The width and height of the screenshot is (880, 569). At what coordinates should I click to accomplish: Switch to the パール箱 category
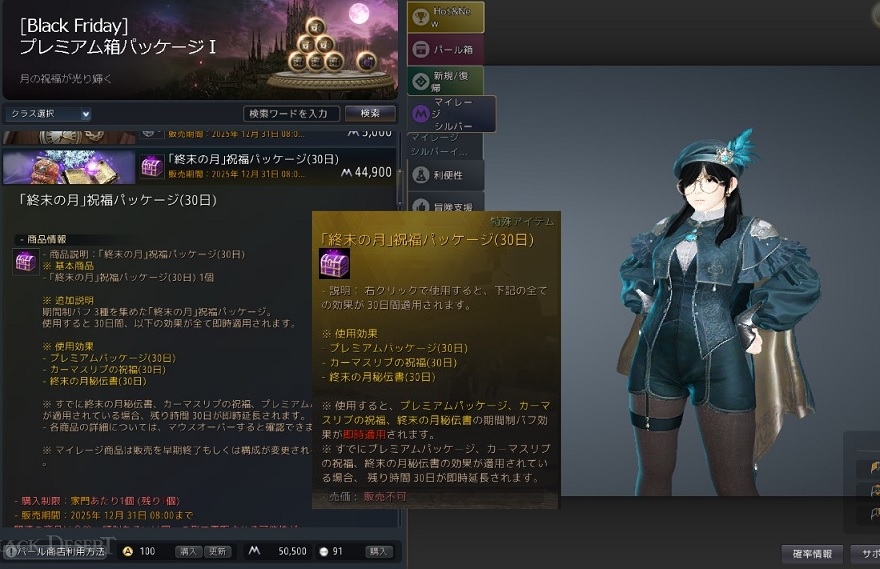[445, 49]
